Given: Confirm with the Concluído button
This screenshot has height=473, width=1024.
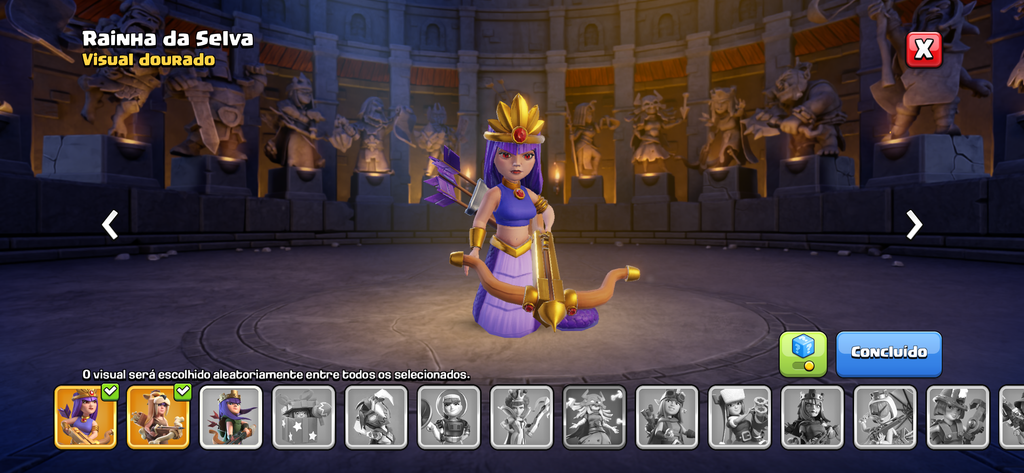Looking at the screenshot, I should [x=888, y=353].
